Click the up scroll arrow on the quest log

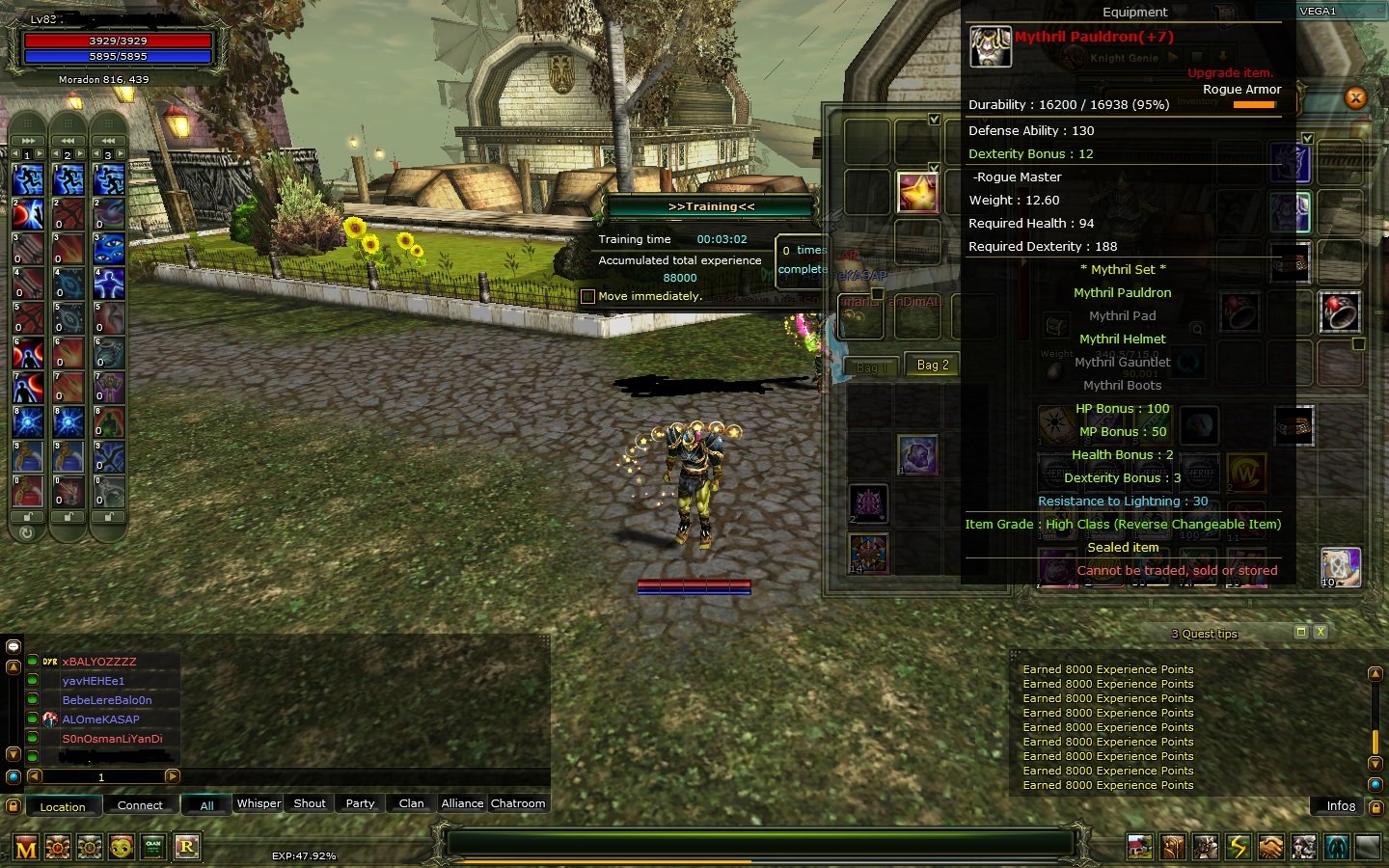click(1375, 674)
